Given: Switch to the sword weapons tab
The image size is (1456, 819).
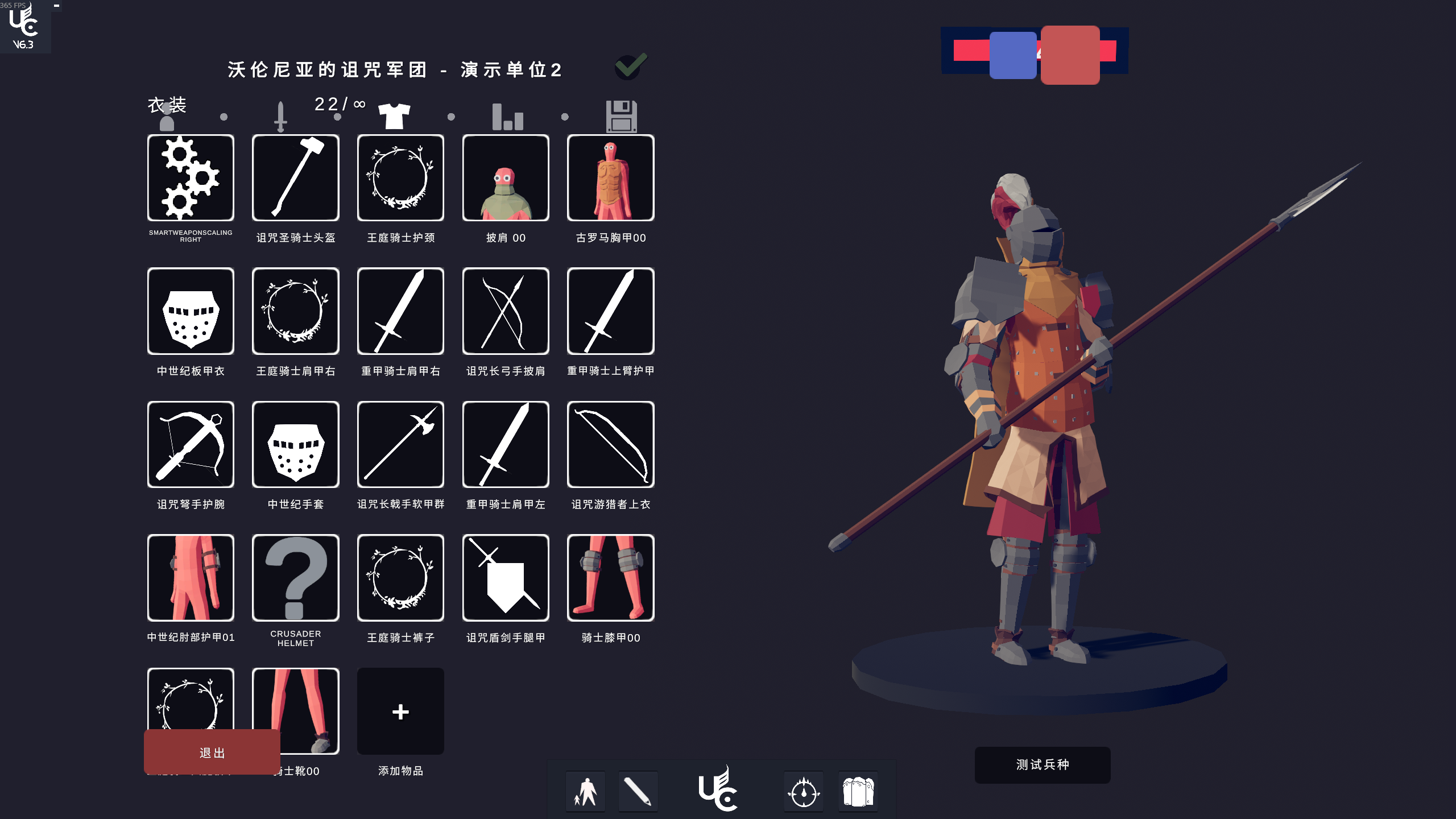Looking at the screenshot, I should tap(280, 116).
